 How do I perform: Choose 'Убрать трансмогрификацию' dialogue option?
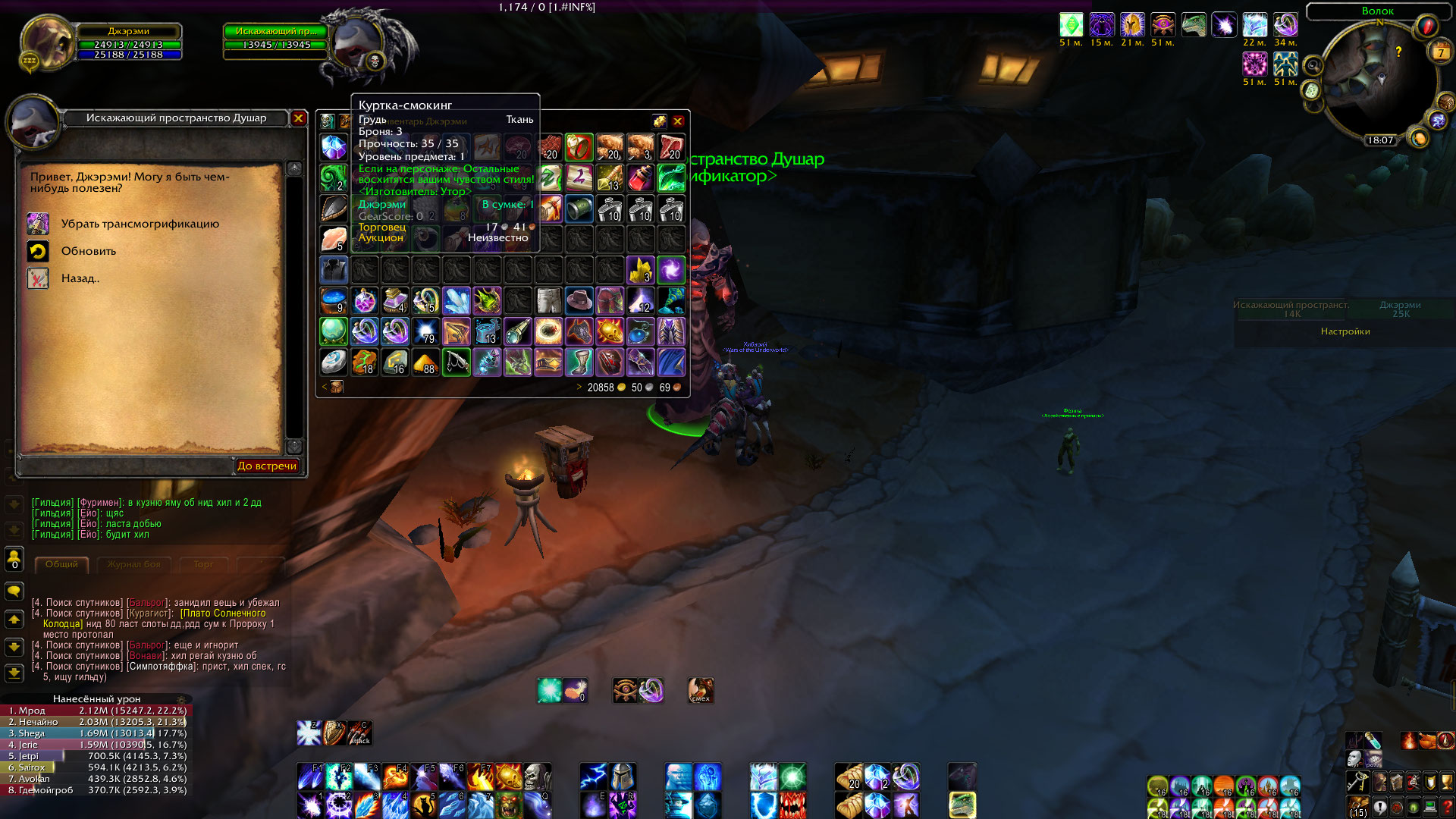coord(140,224)
